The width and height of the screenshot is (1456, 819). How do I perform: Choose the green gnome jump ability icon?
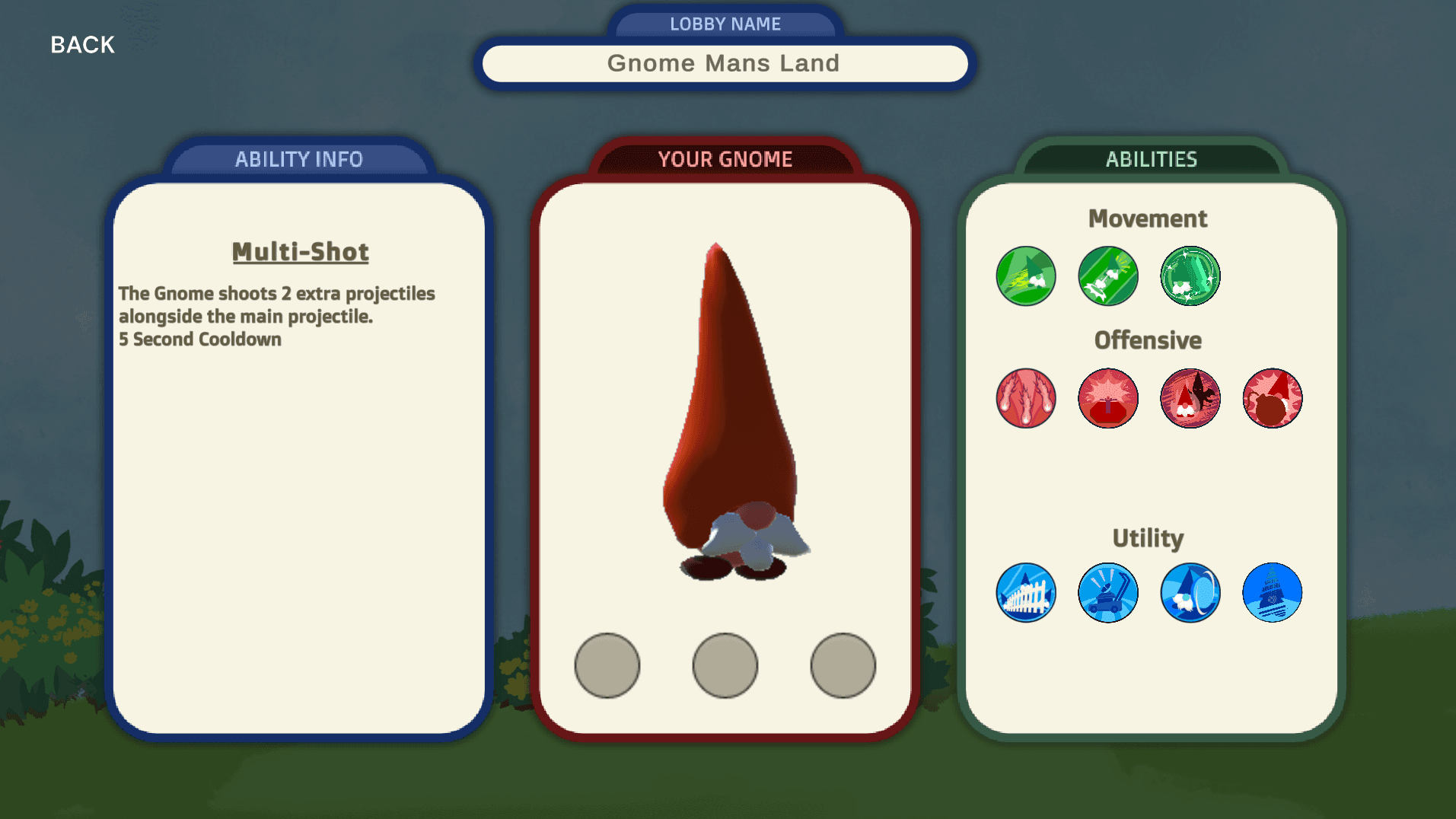pos(1107,276)
